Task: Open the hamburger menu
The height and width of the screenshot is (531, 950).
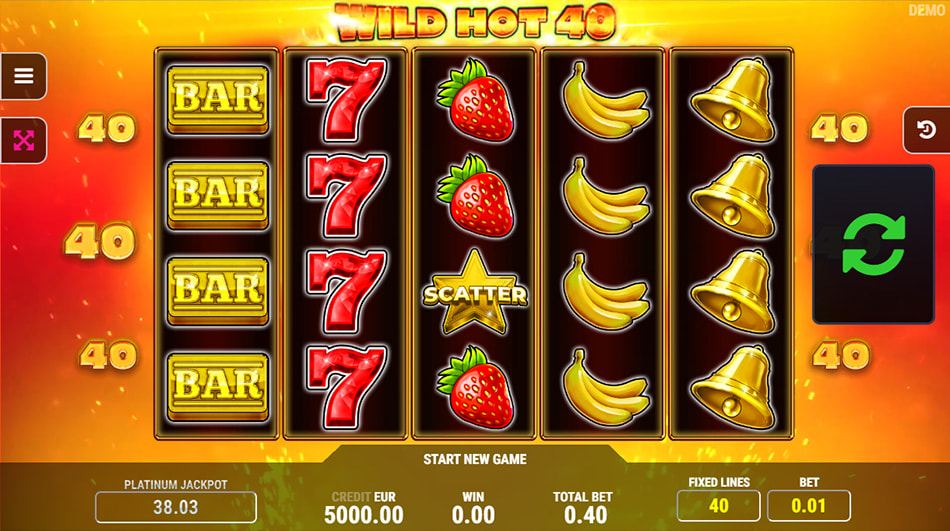Action: [x=24, y=76]
